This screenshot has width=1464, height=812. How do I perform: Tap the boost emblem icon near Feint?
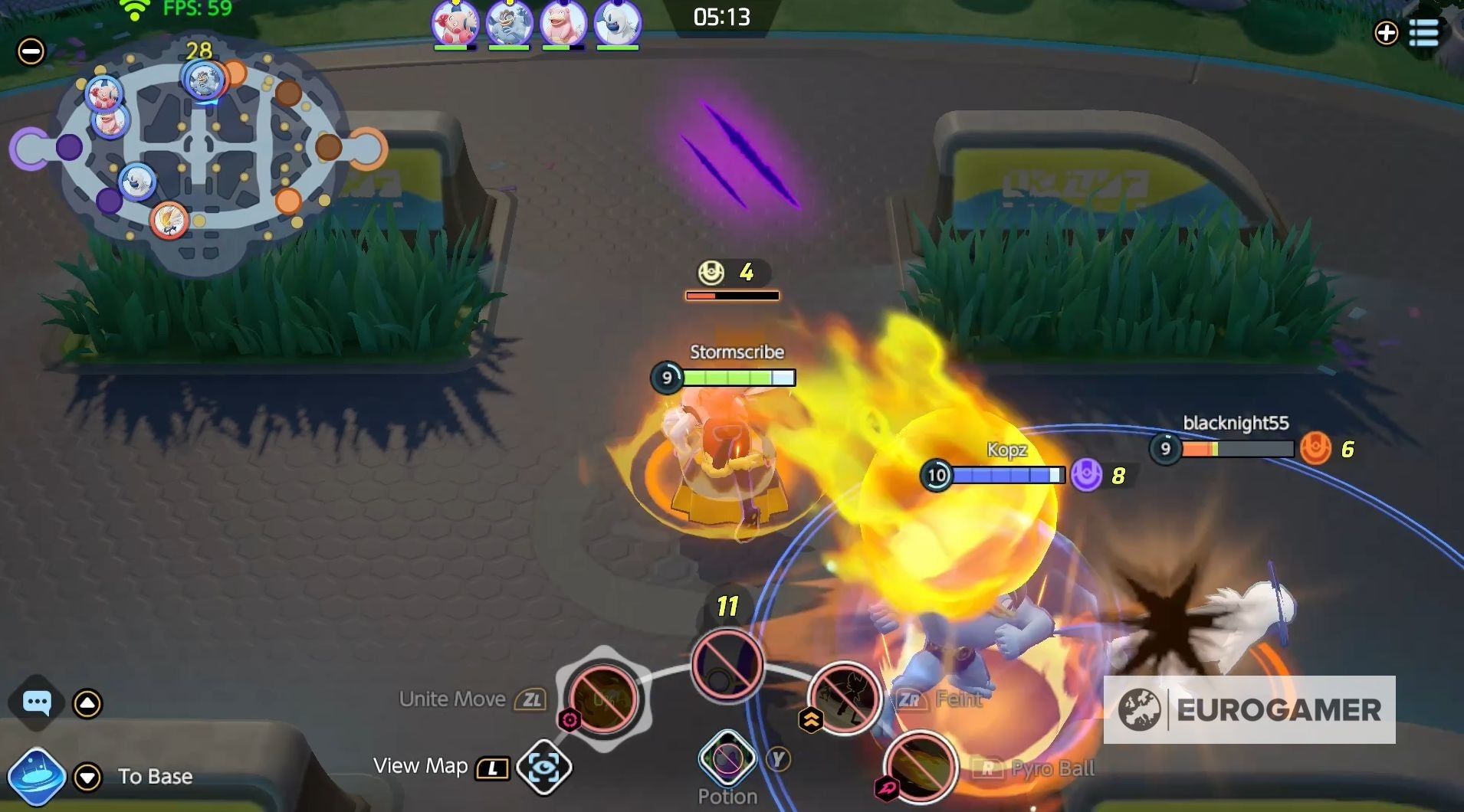click(x=812, y=719)
